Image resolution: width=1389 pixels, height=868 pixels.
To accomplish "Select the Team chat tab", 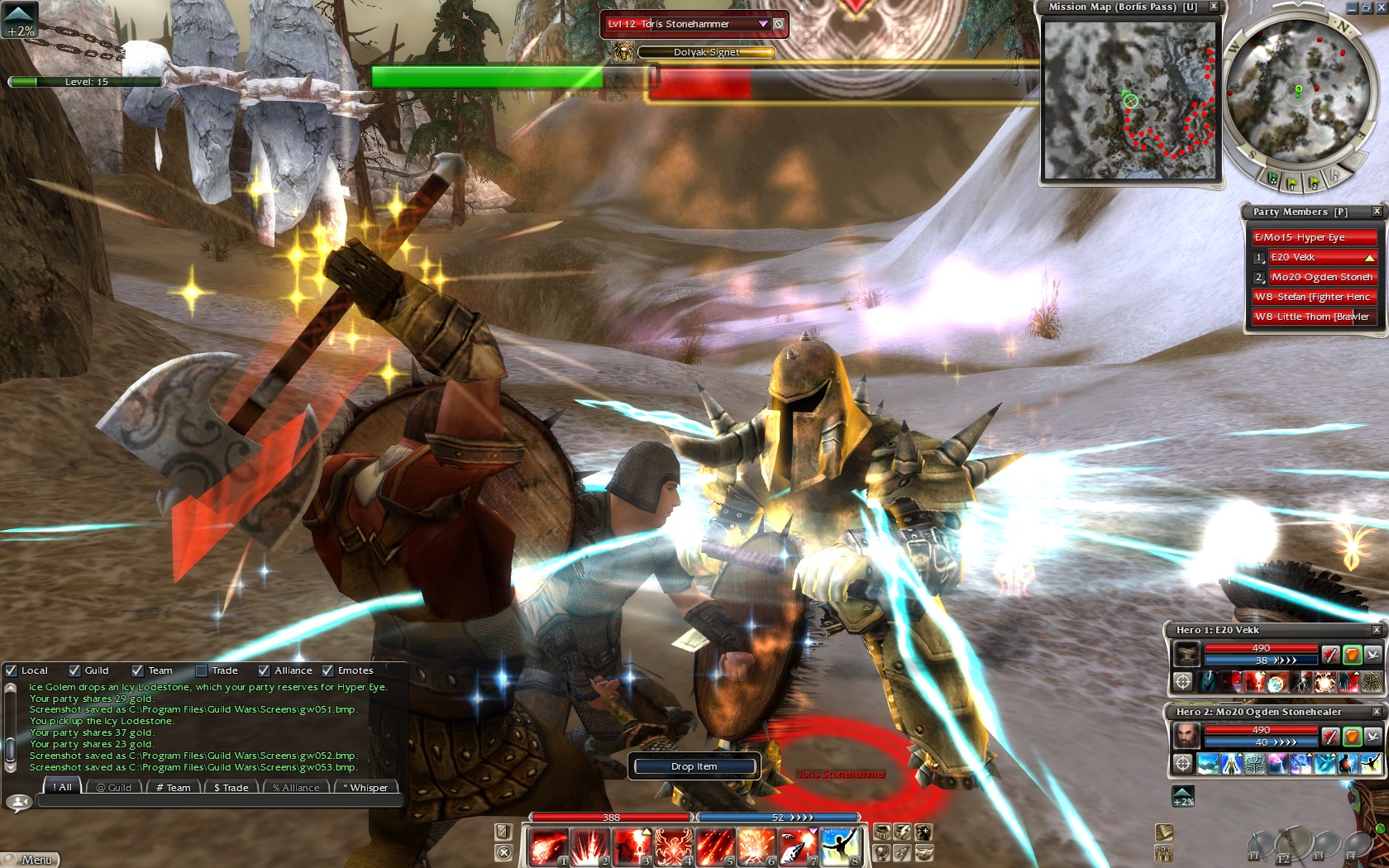I will pos(174,788).
